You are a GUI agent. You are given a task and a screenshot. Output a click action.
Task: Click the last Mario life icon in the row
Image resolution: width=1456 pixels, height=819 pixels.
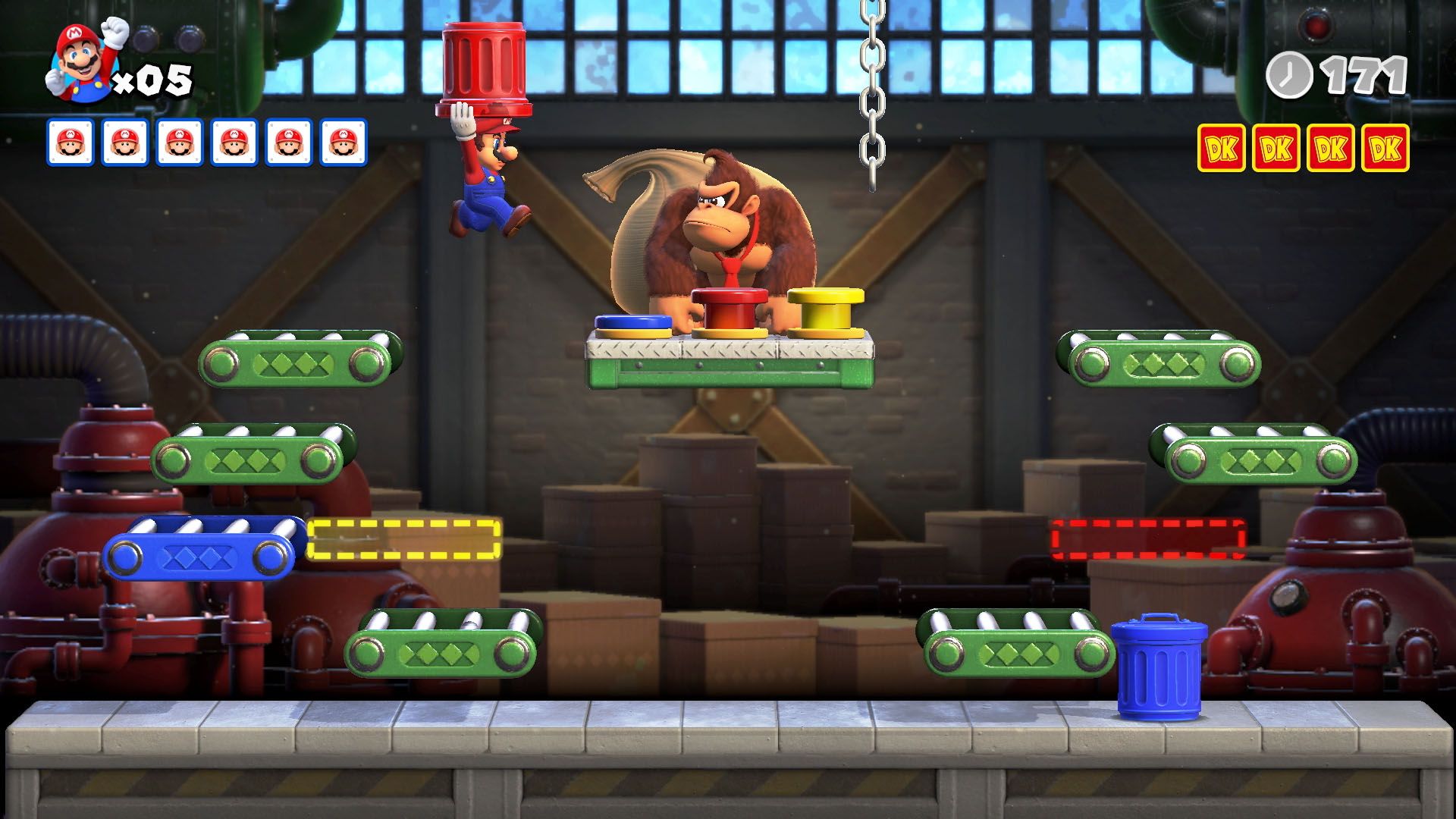342,140
